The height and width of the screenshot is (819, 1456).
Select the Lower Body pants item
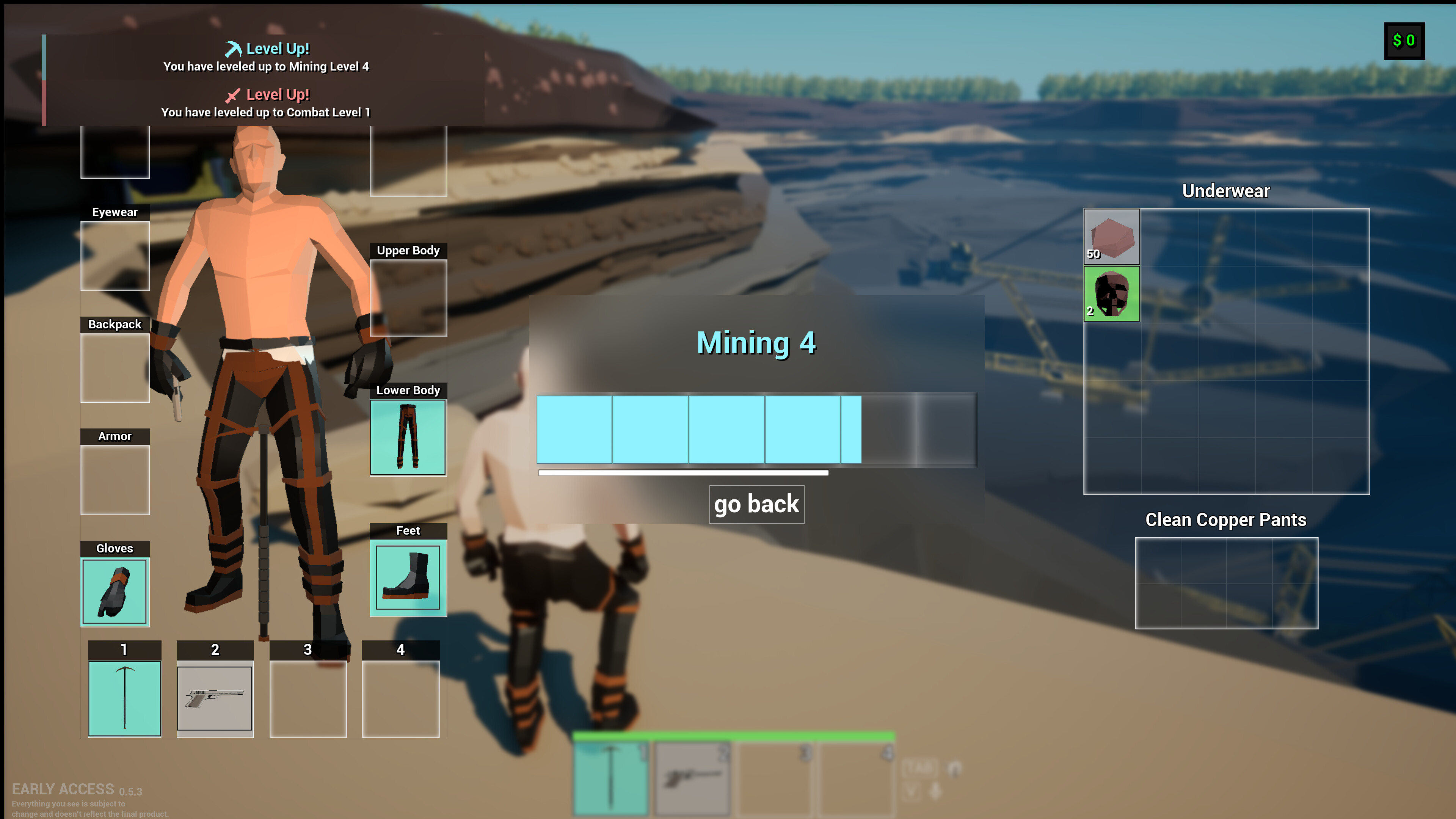click(408, 438)
